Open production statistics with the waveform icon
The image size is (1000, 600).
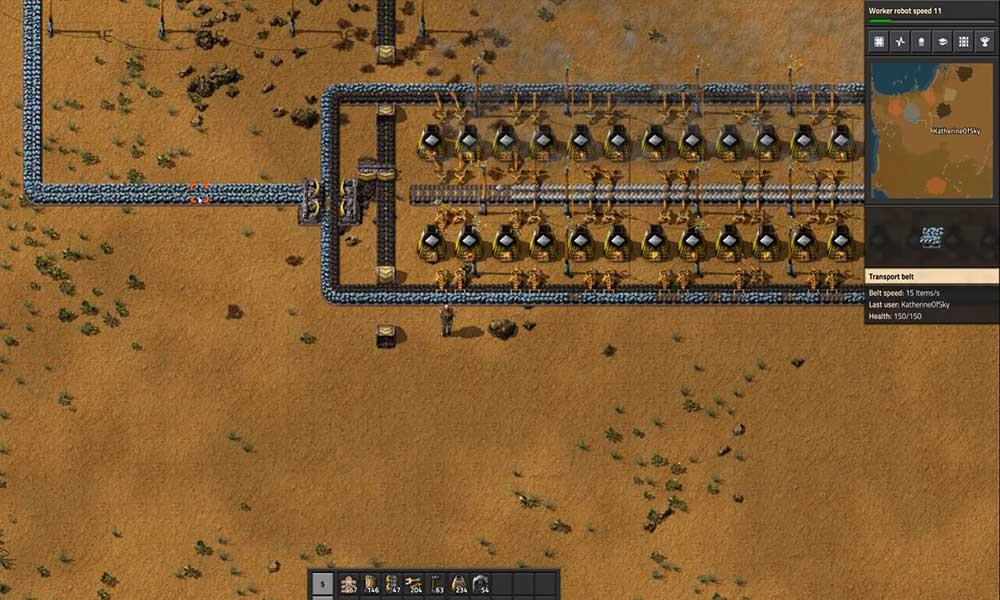(900, 41)
